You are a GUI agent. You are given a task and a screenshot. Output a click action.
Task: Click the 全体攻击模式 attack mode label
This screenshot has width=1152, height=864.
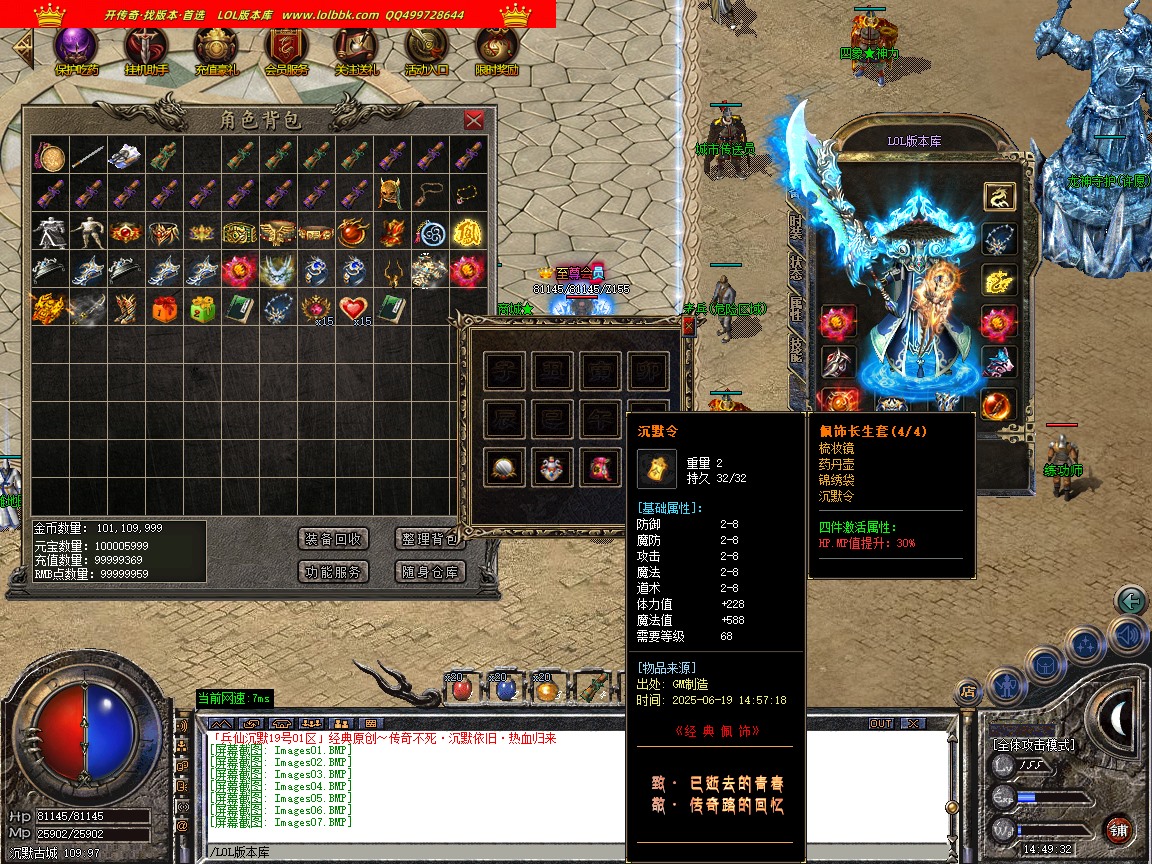(1033, 745)
